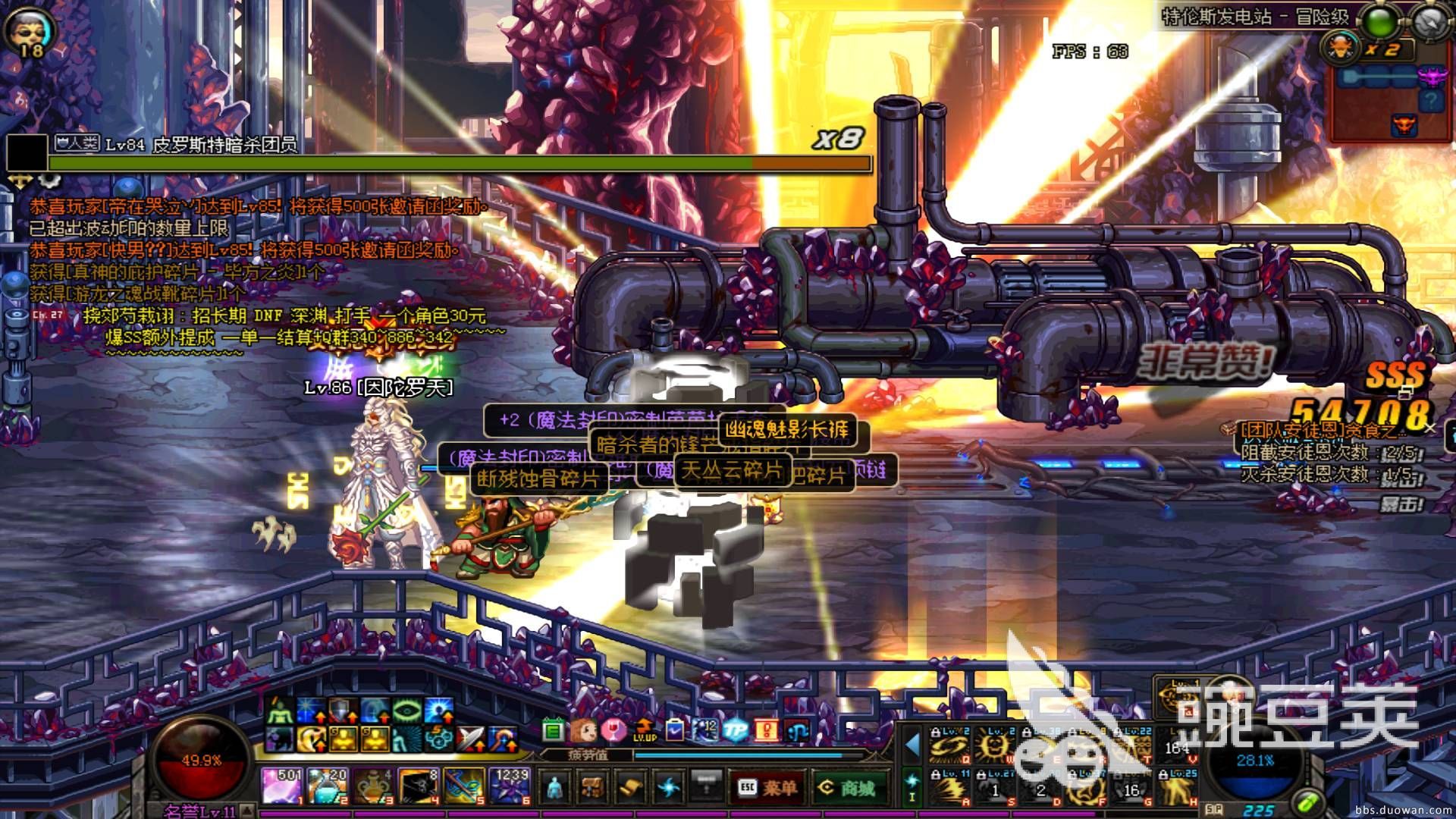Use the blue flask consumable with count 20
The height and width of the screenshot is (819, 1456).
click(x=328, y=786)
